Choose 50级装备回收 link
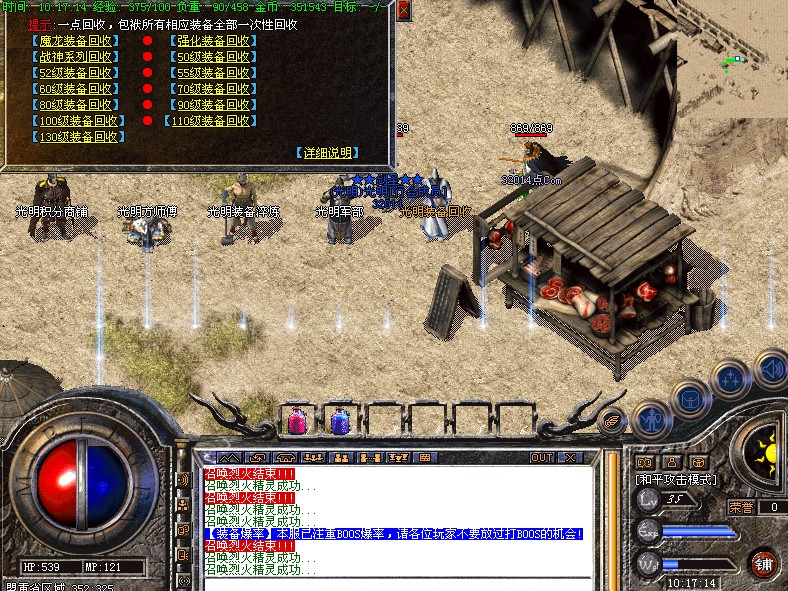788x591 pixels. pyautogui.click(x=213, y=57)
